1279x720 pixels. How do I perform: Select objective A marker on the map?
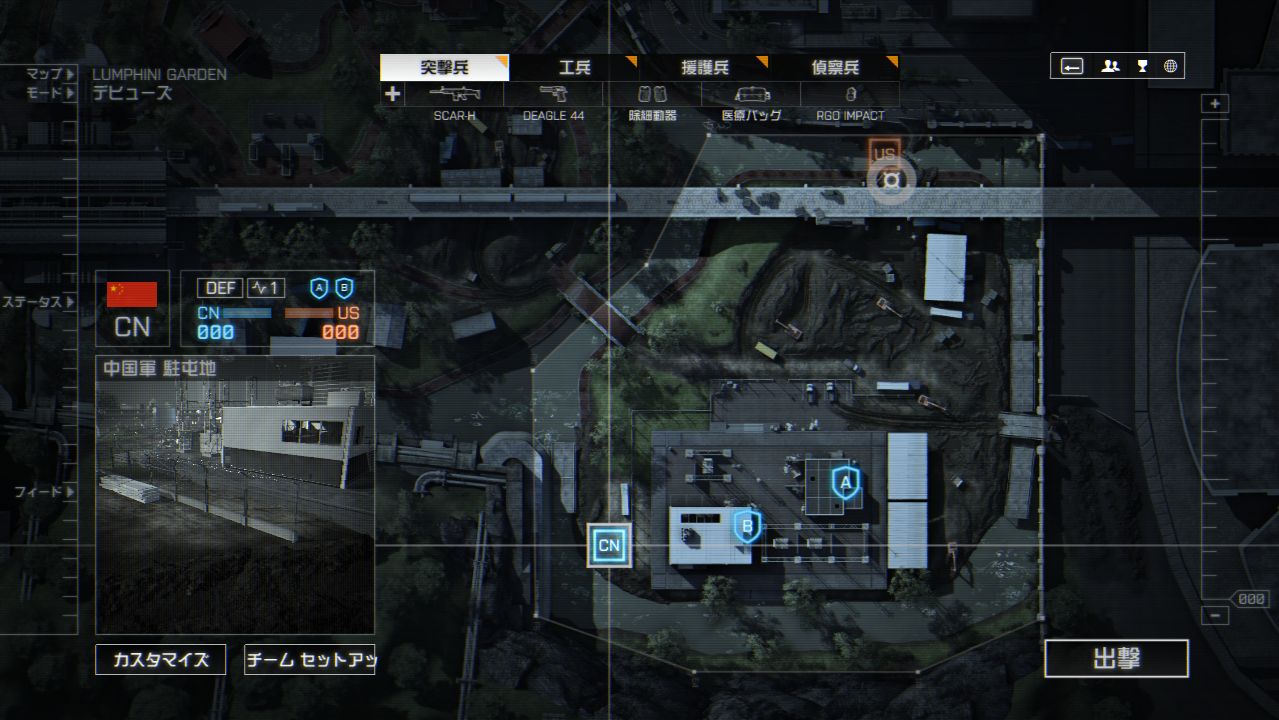(846, 484)
